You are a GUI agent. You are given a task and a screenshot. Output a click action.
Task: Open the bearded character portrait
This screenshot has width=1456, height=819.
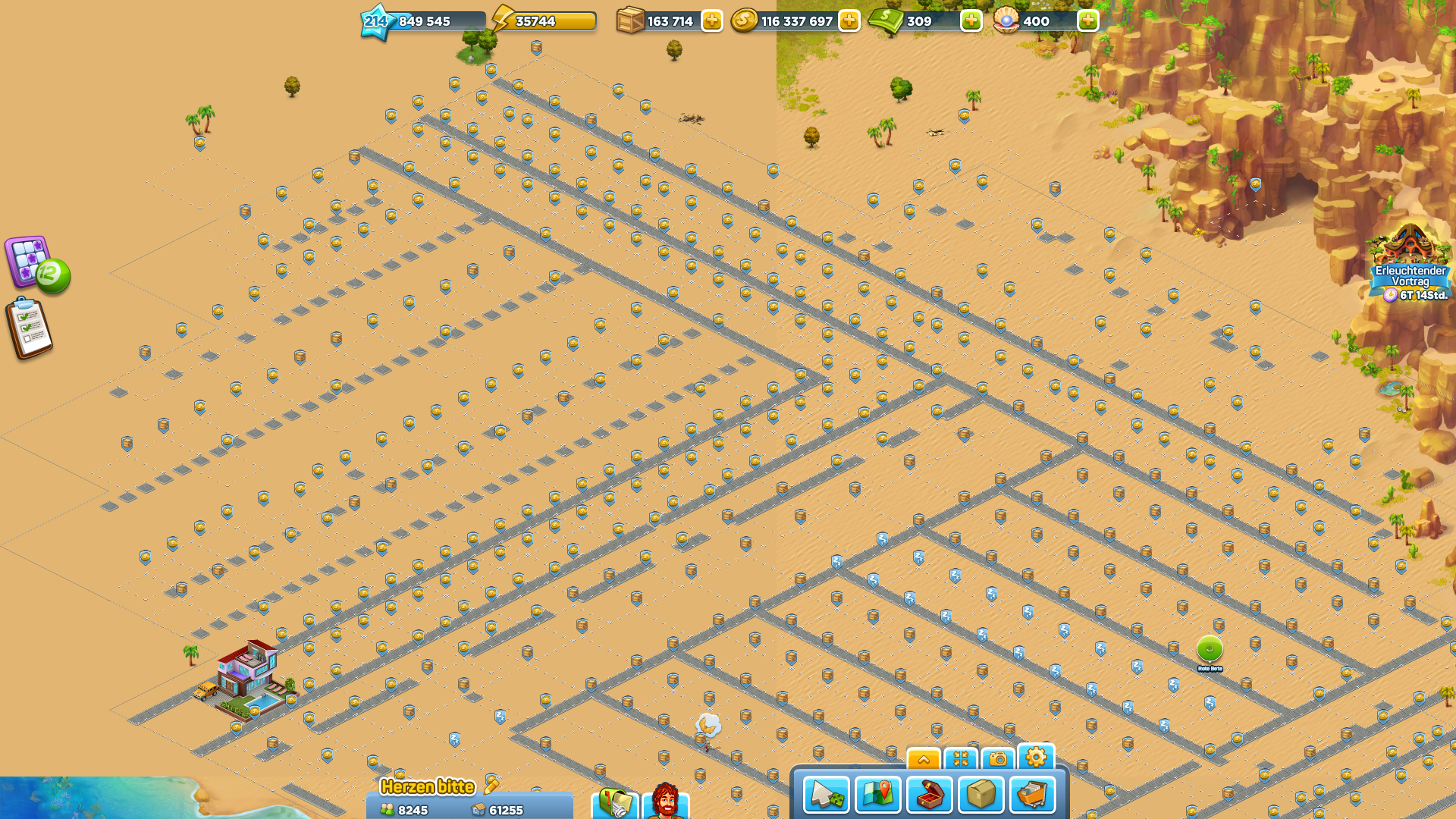point(665,802)
